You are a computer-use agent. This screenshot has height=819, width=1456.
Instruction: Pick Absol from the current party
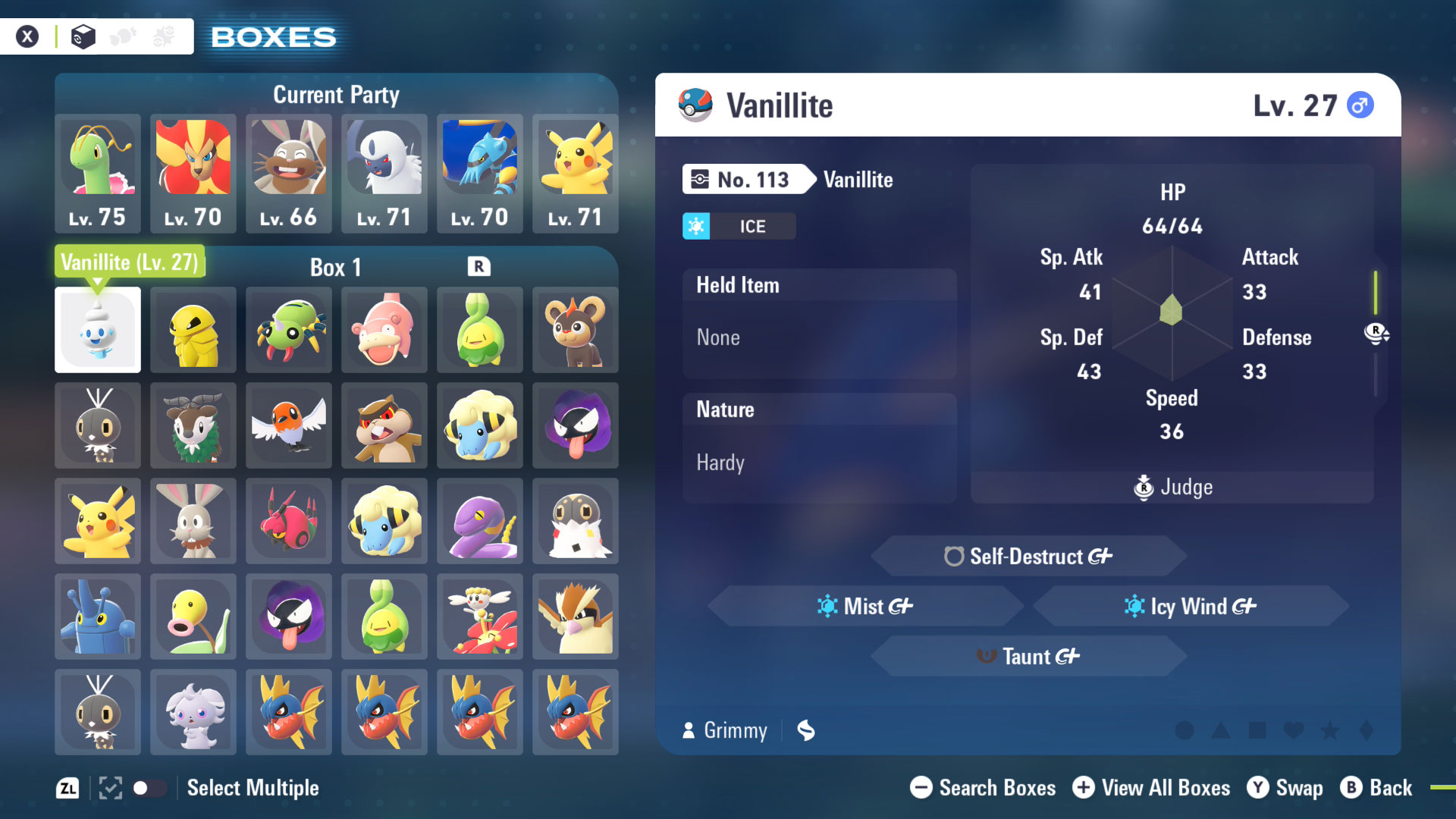(384, 173)
